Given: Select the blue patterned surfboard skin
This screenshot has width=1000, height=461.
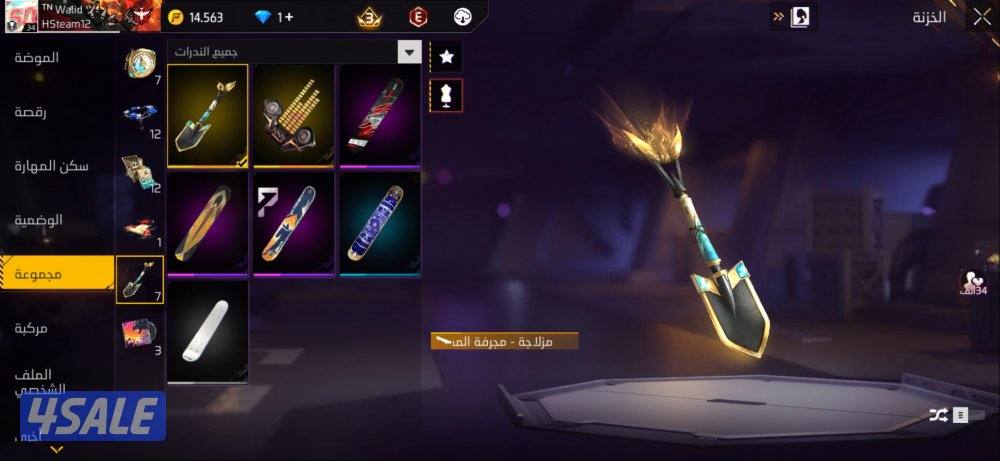Looking at the screenshot, I should (380, 223).
